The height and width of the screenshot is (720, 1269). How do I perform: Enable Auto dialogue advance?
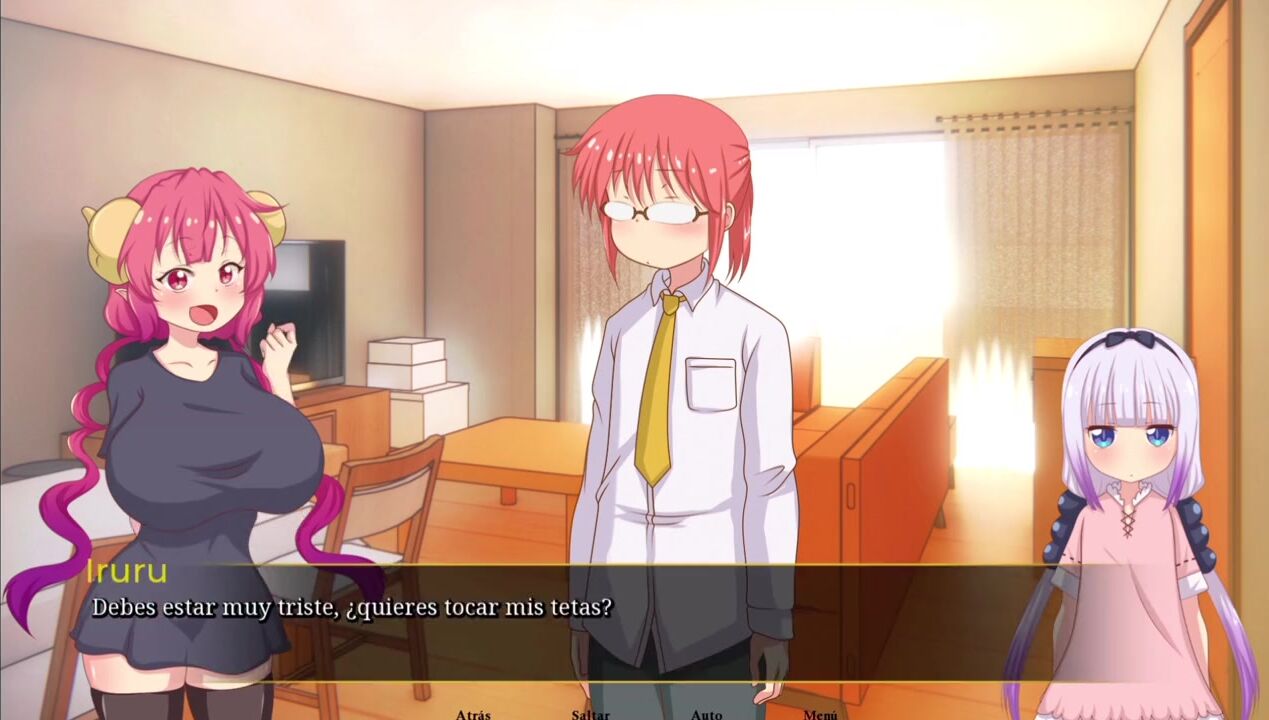[706, 714]
